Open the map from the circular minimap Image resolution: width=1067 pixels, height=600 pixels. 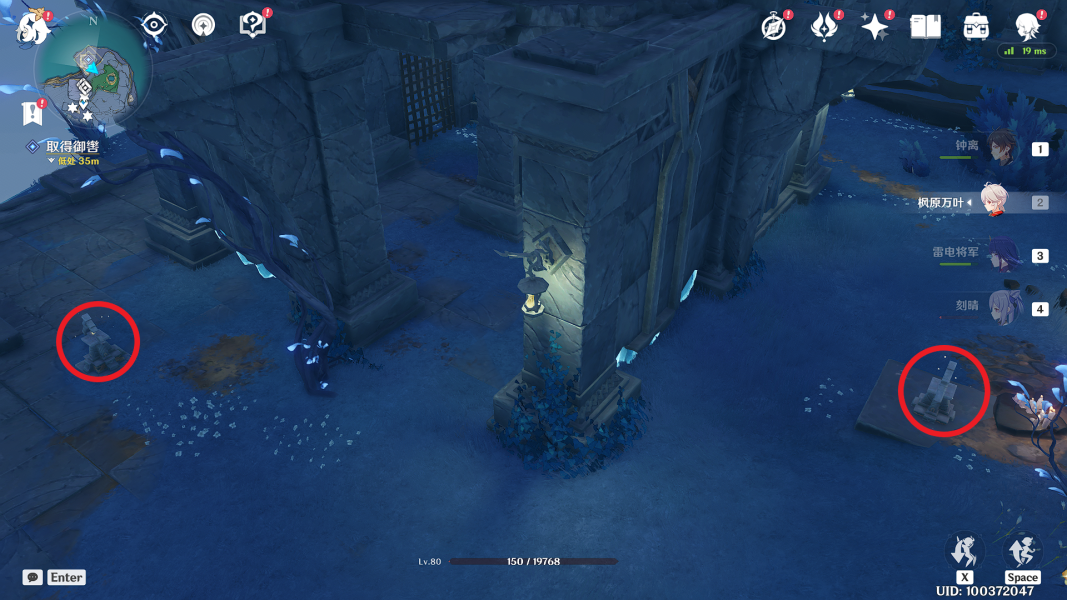[92, 72]
